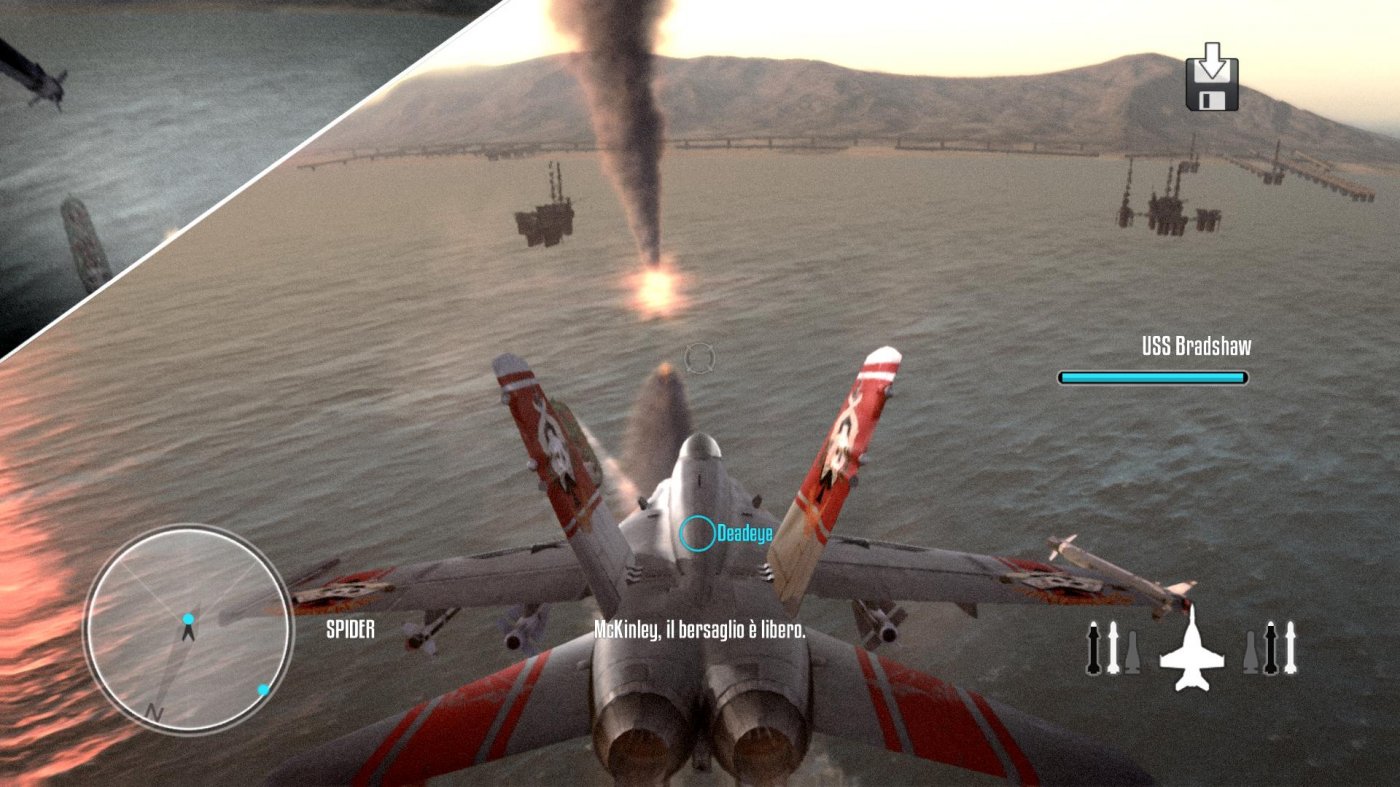Select the white rocket on the far right loadout
Screen dimensions: 1400x787
1290,646
